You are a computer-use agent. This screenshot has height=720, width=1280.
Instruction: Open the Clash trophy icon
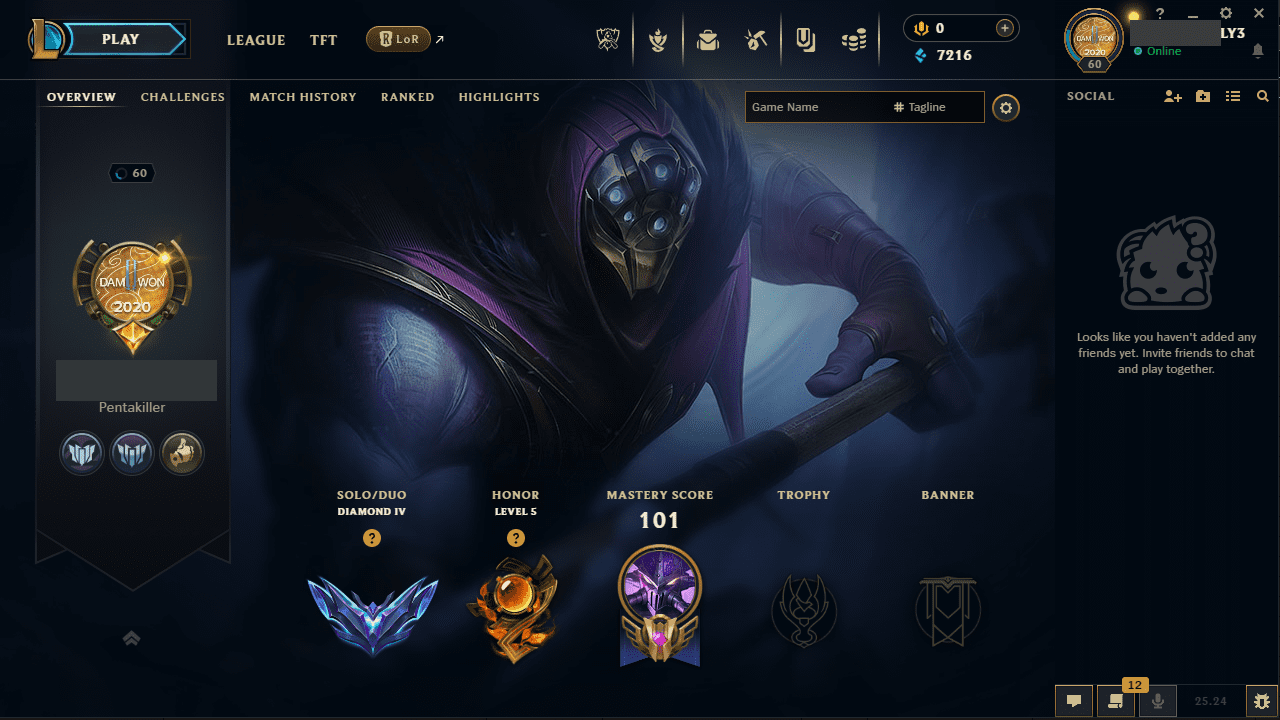pyautogui.click(x=658, y=38)
